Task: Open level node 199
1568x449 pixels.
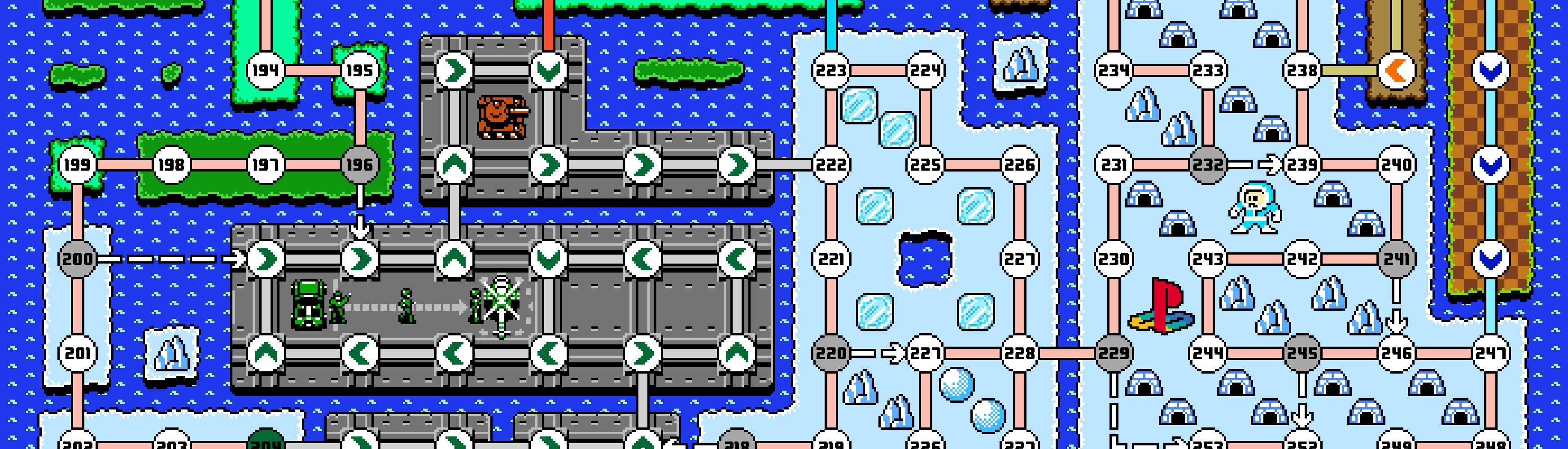Action: [77, 164]
